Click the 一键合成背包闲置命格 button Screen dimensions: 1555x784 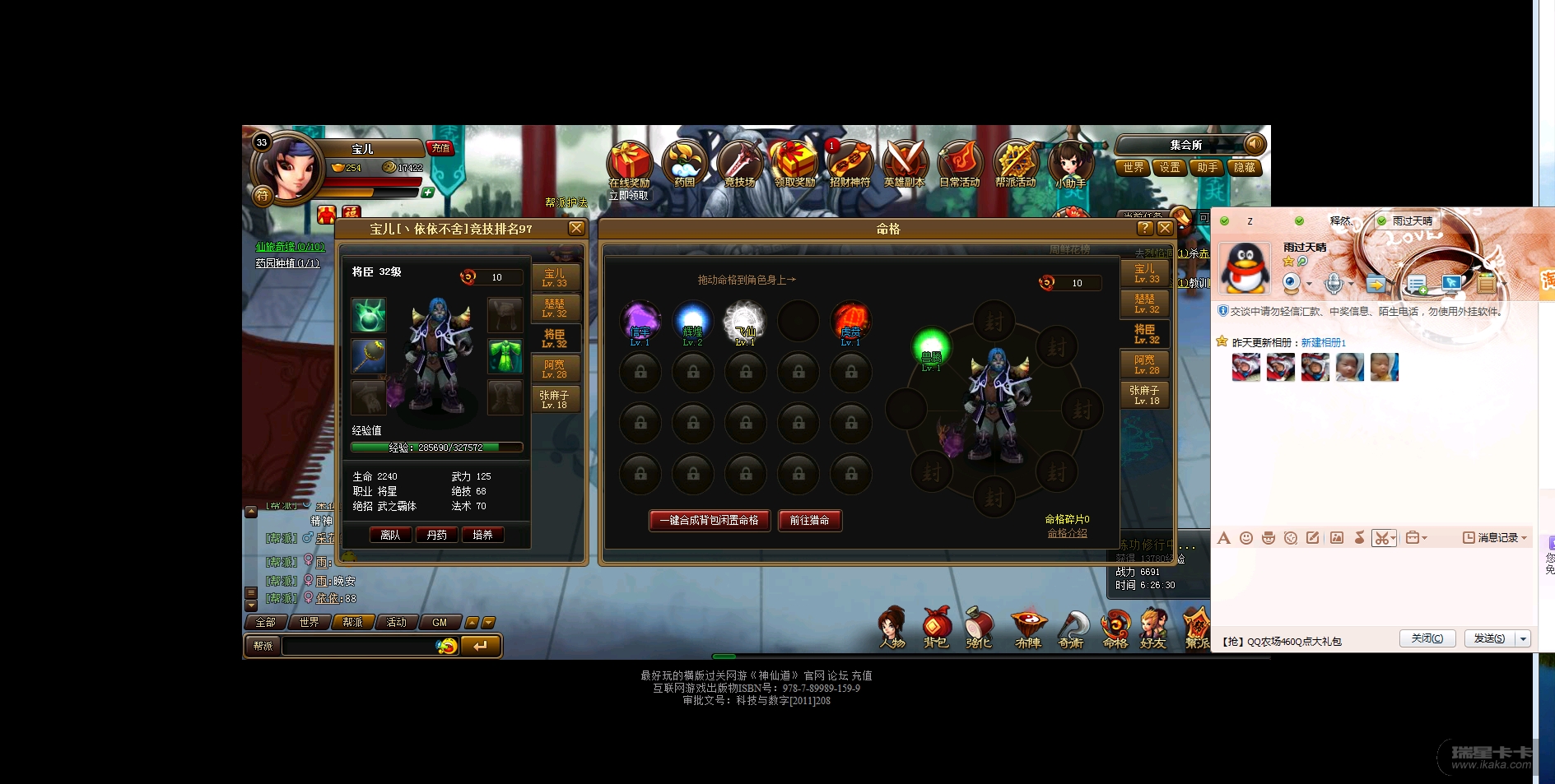pyautogui.click(x=709, y=520)
